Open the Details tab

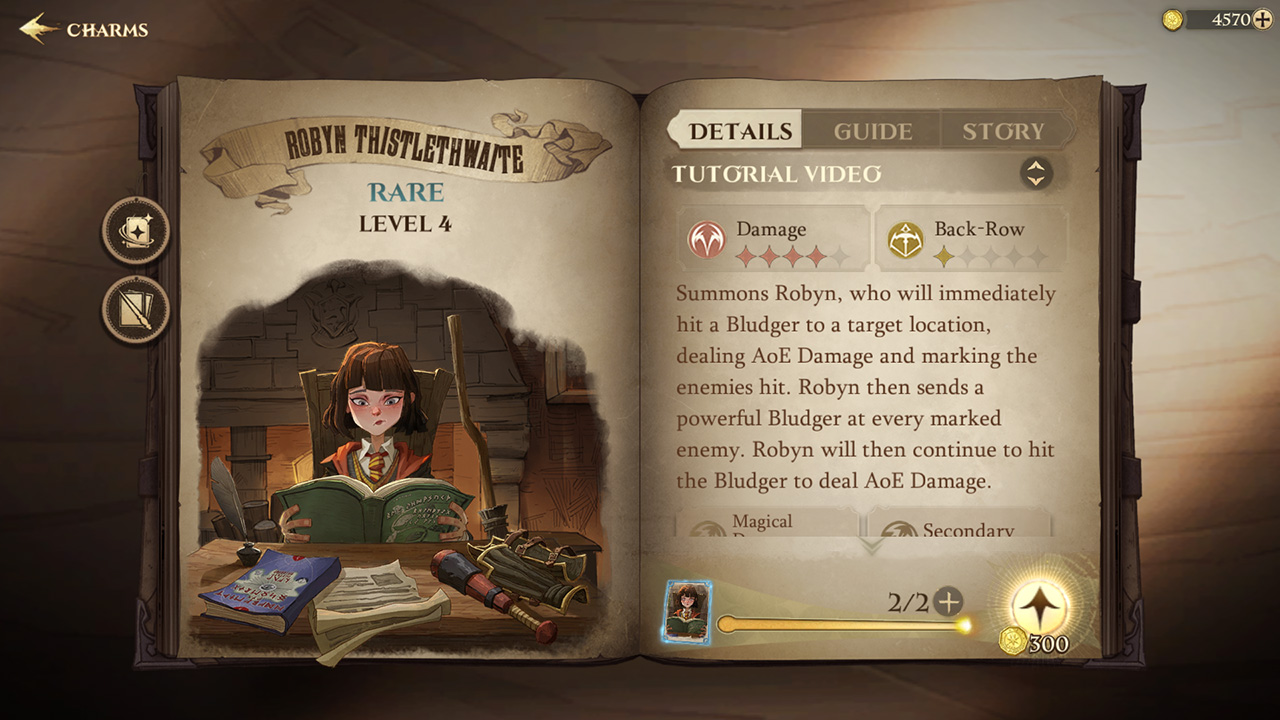740,129
